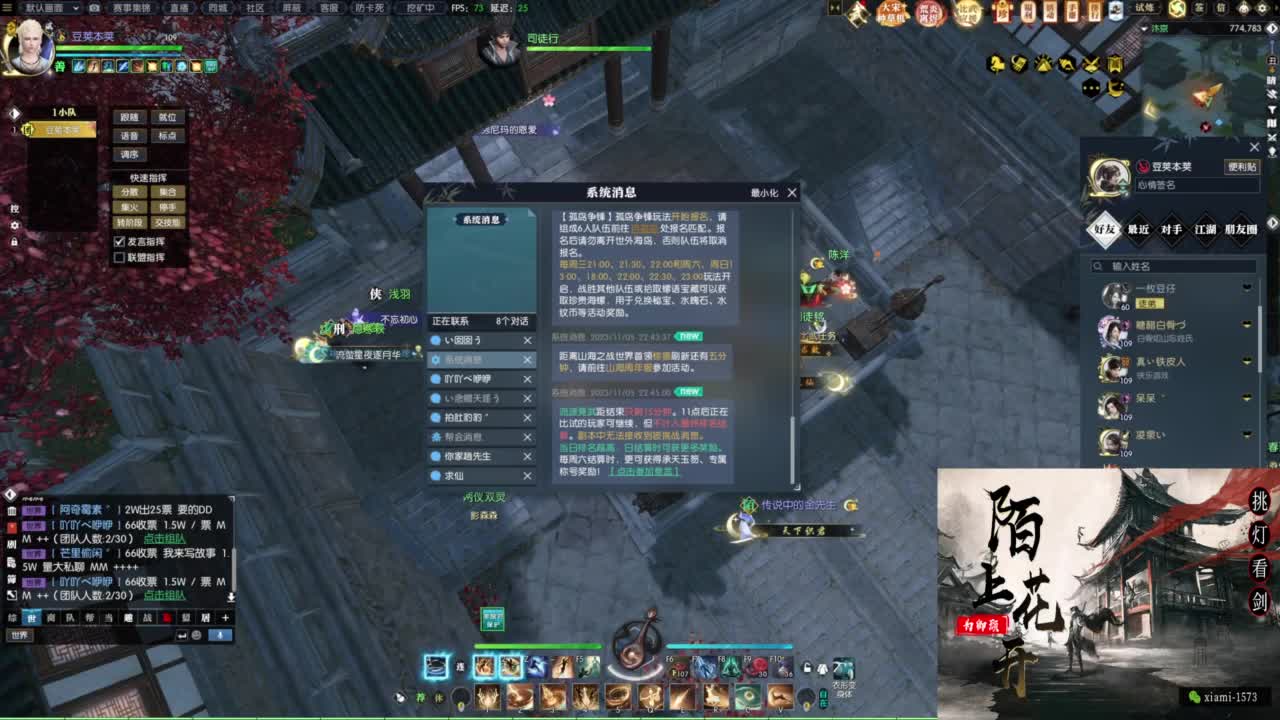Viewport: 1280px width, 720px height.
Task: Enable the 联盟指挥 checkbox
Action: pyautogui.click(x=119, y=257)
